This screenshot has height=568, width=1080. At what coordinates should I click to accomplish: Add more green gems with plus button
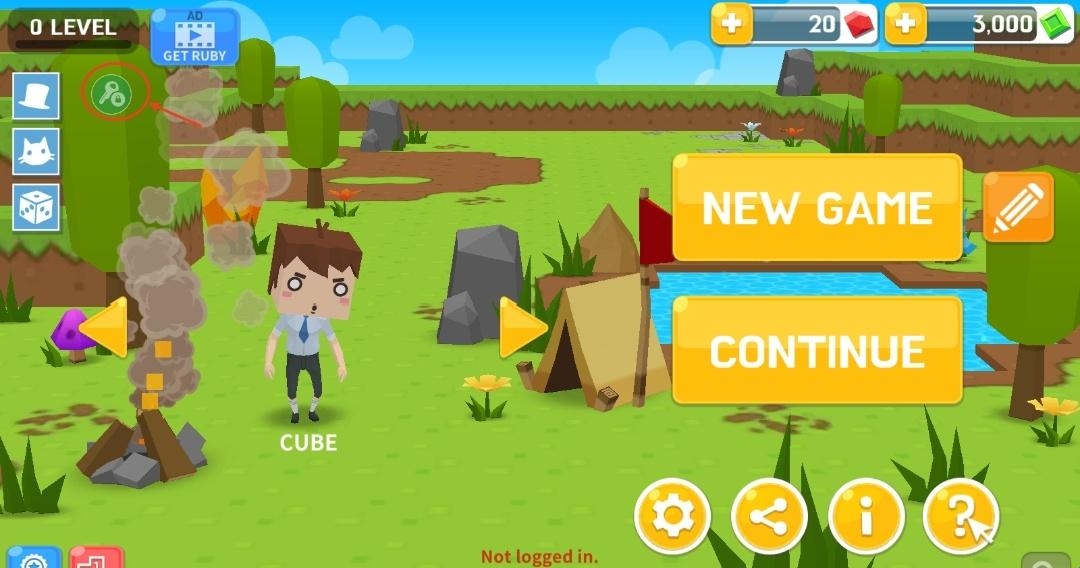906,25
